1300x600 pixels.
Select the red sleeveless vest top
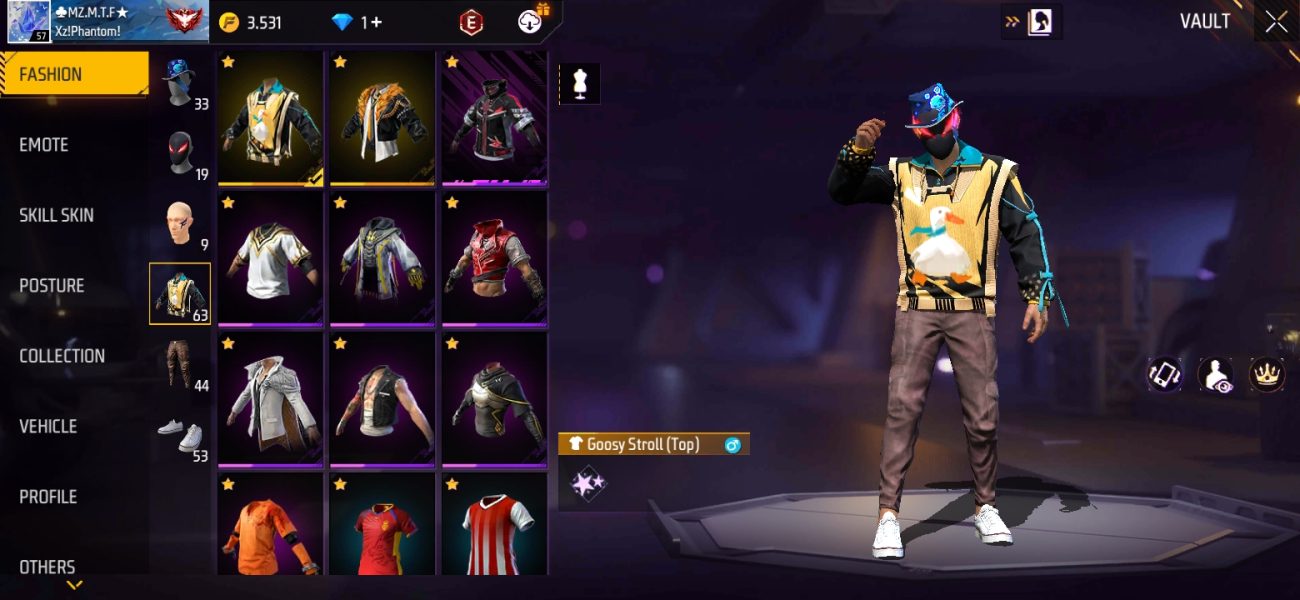click(x=494, y=259)
